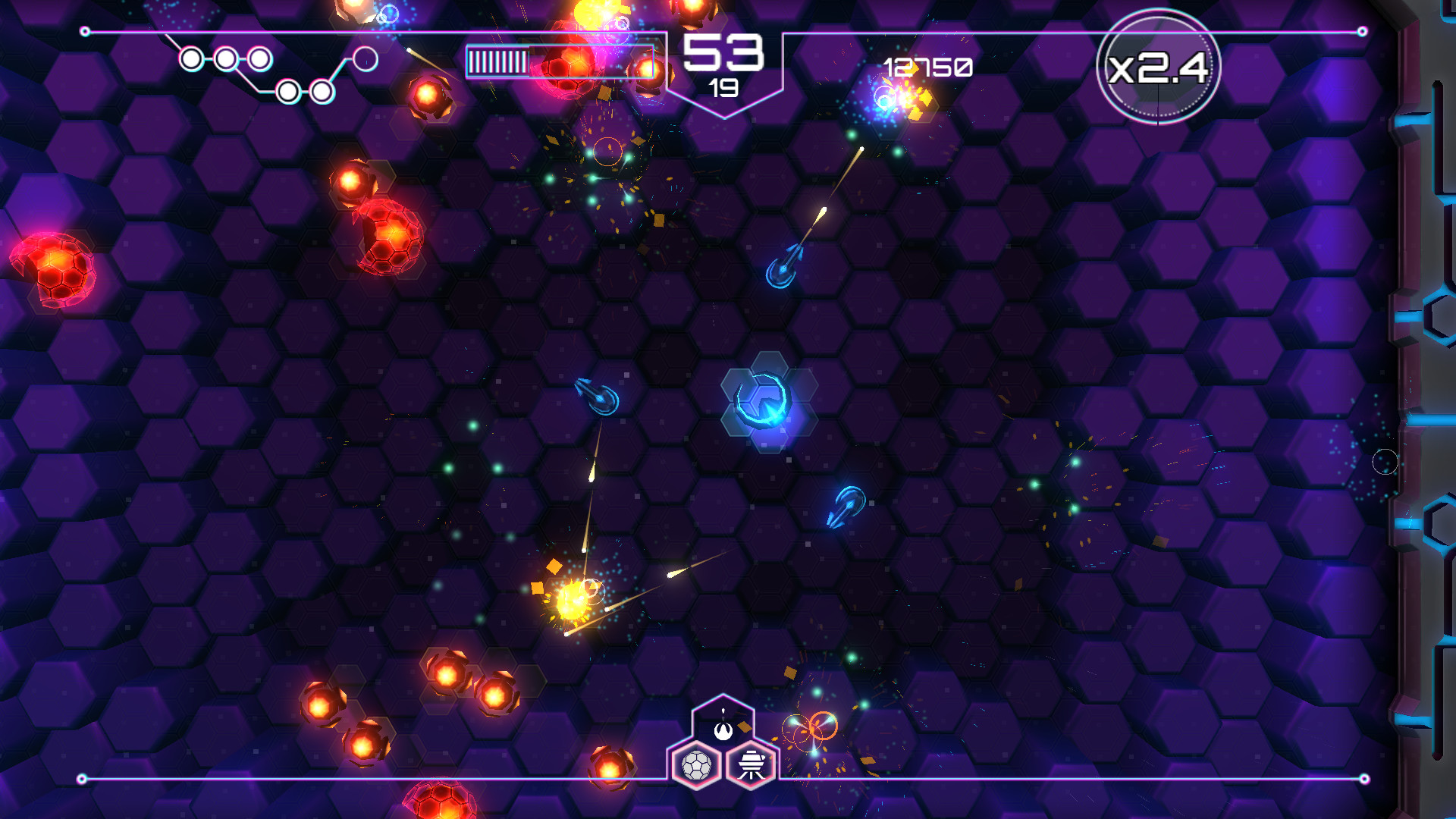1456x819 pixels.
Task: Expand the weapon hexagon showing soccer-ball pattern
Action: [x=699, y=766]
